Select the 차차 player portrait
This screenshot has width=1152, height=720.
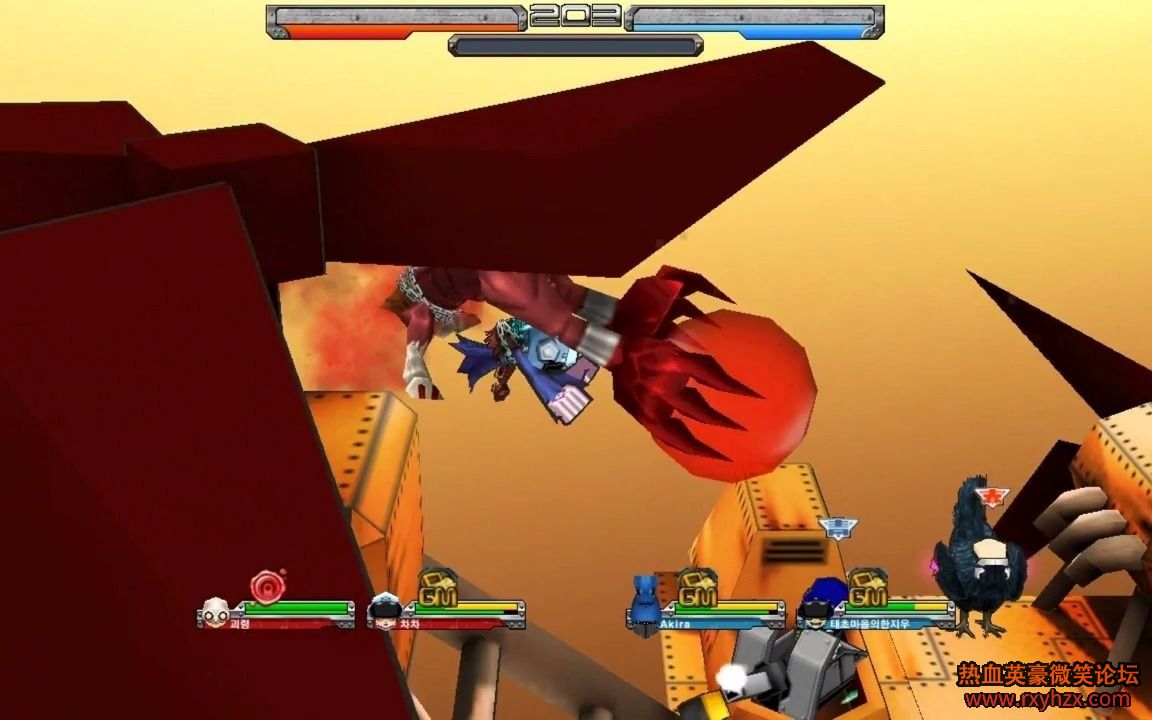click(x=385, y=608)
